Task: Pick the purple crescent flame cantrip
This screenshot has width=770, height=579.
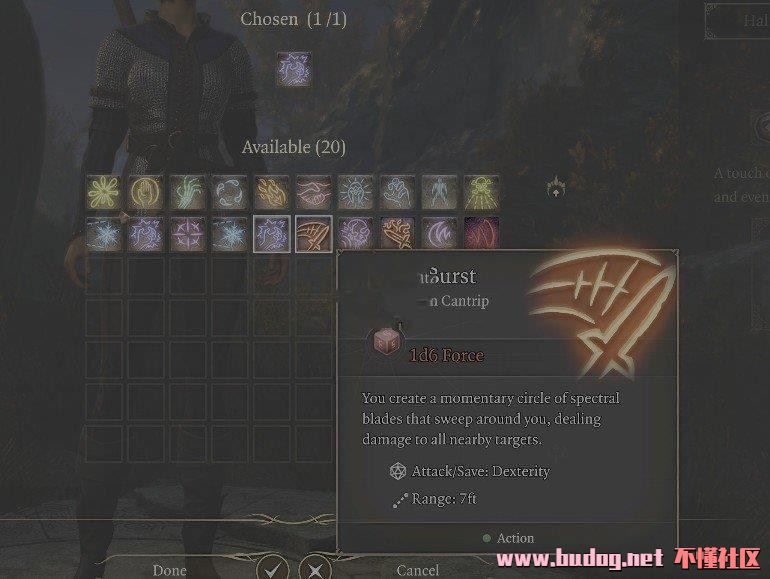Action: [439, 234]
